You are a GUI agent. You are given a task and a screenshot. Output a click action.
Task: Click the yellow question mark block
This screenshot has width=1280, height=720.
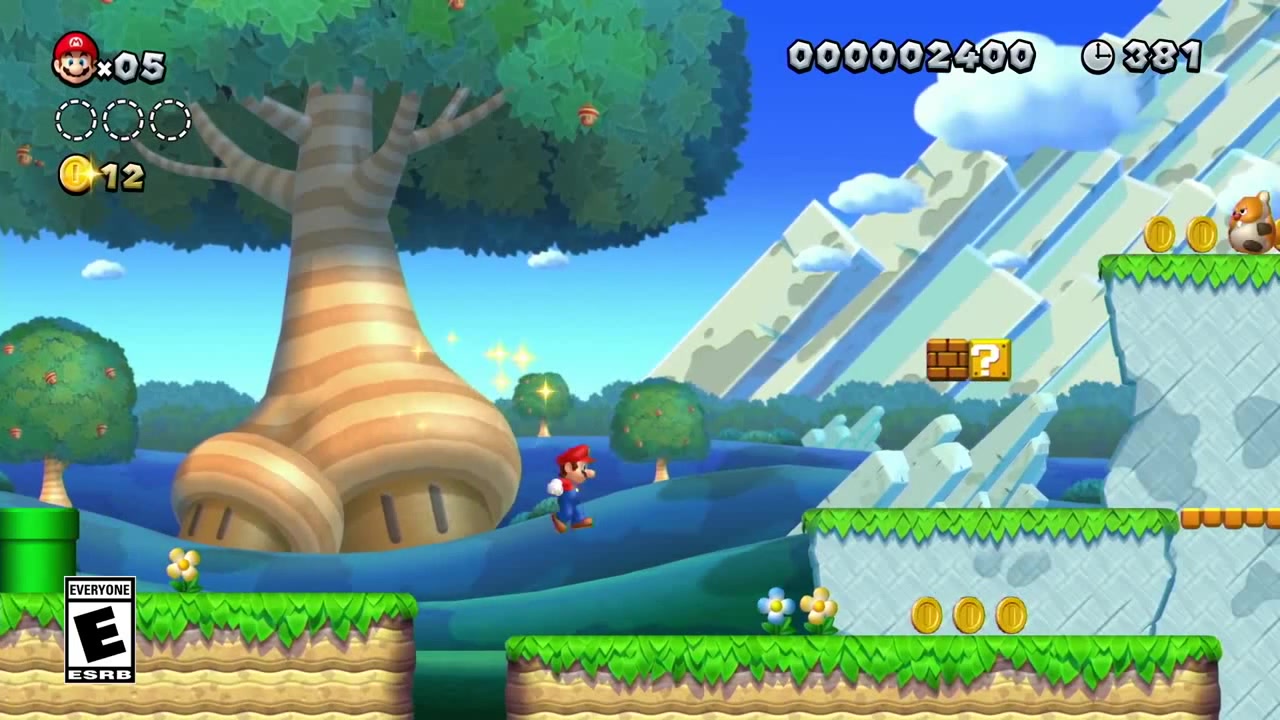tap(991, 361)
